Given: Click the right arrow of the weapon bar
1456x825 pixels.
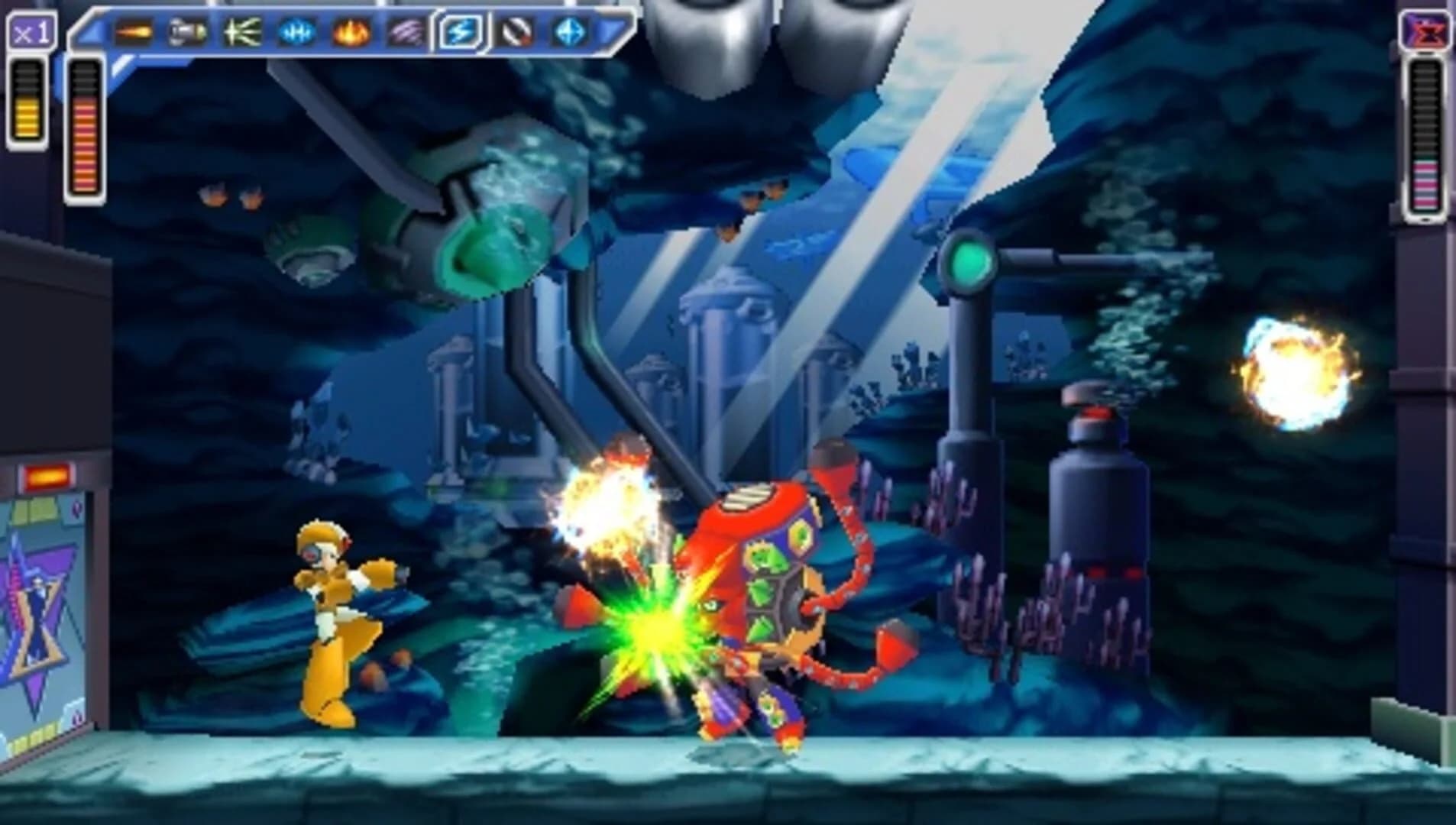Looking at the screenshot, I should coord(611,31).
